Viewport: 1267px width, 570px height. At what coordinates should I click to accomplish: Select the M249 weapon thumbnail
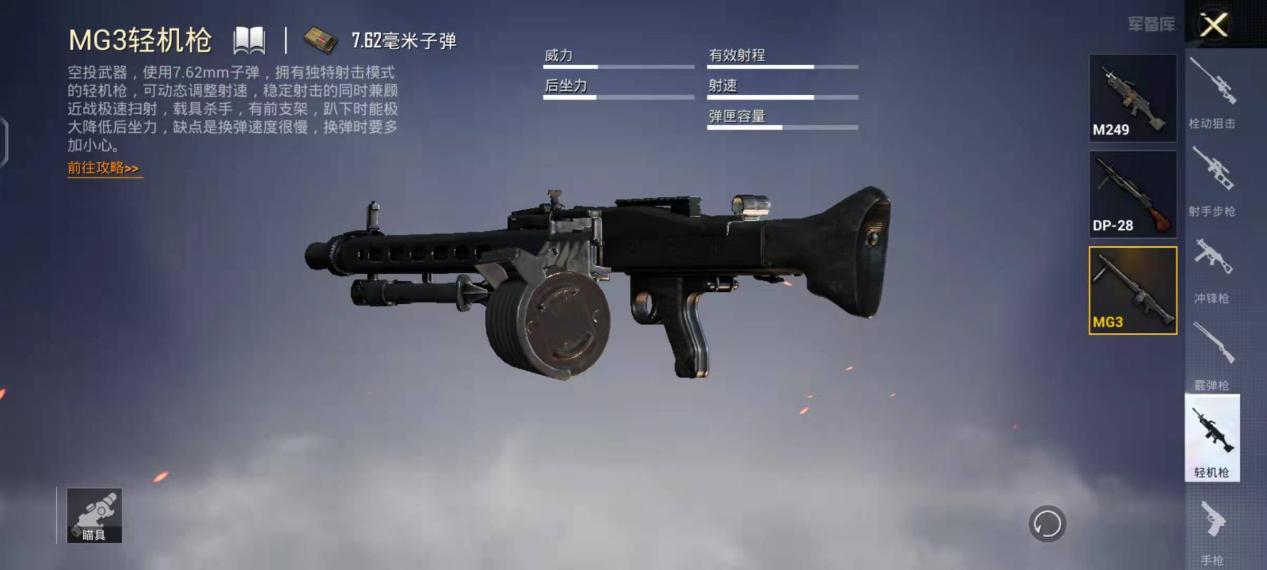(x=1132, y=98)
